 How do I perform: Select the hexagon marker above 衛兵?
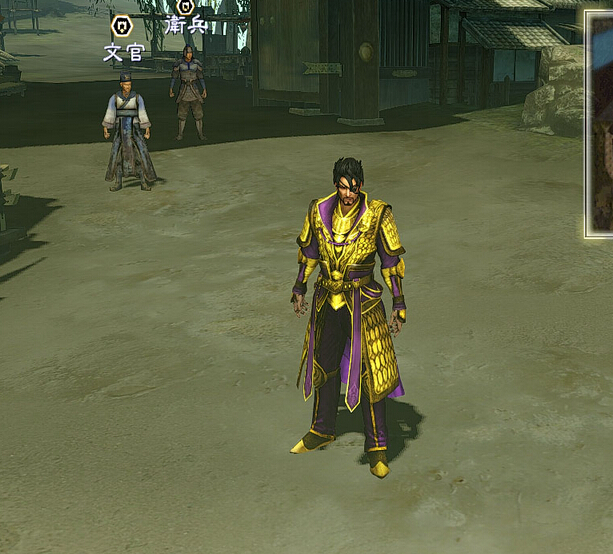click(185, 5)
